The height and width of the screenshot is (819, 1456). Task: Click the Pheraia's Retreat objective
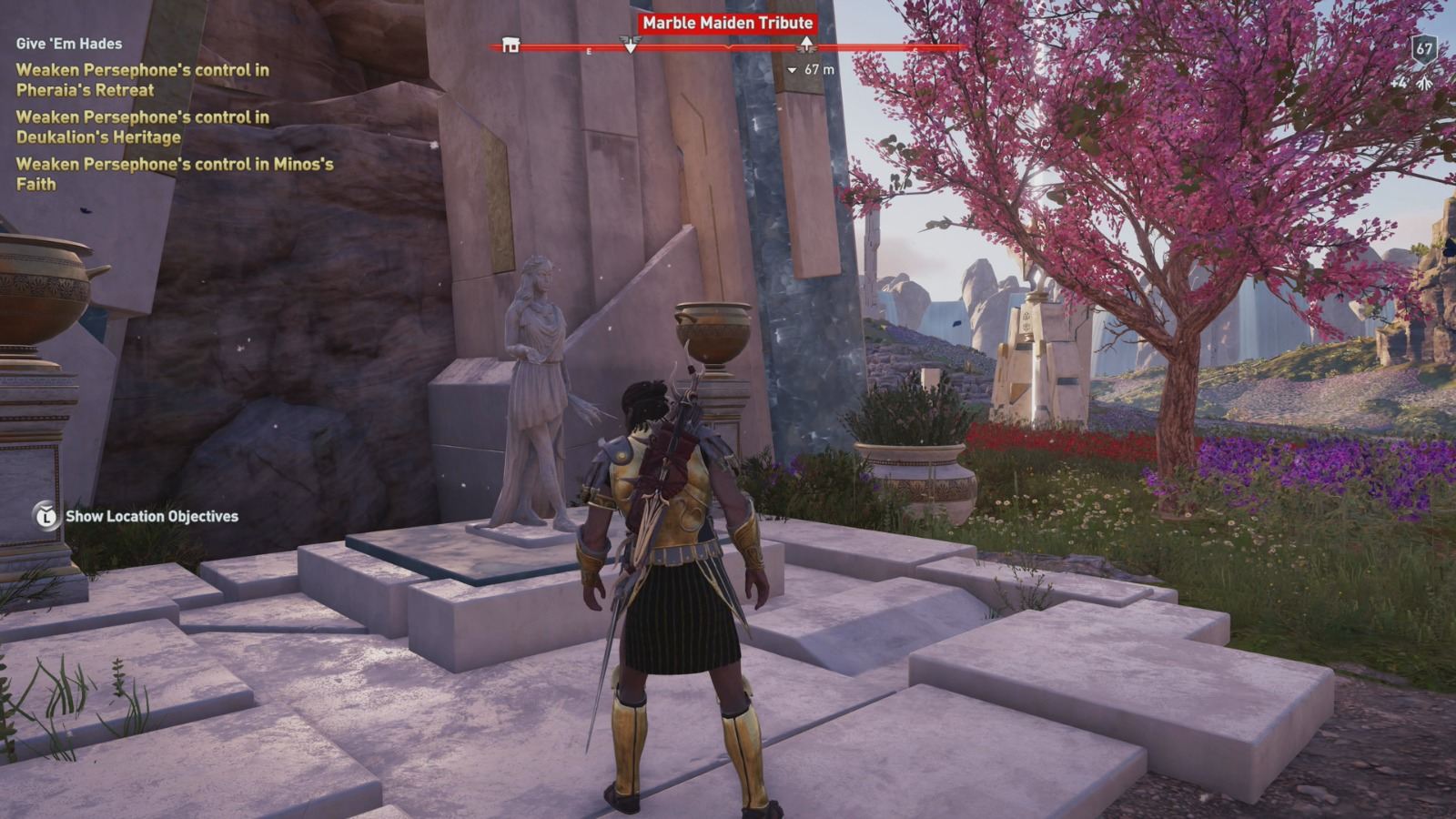point(142,80)
